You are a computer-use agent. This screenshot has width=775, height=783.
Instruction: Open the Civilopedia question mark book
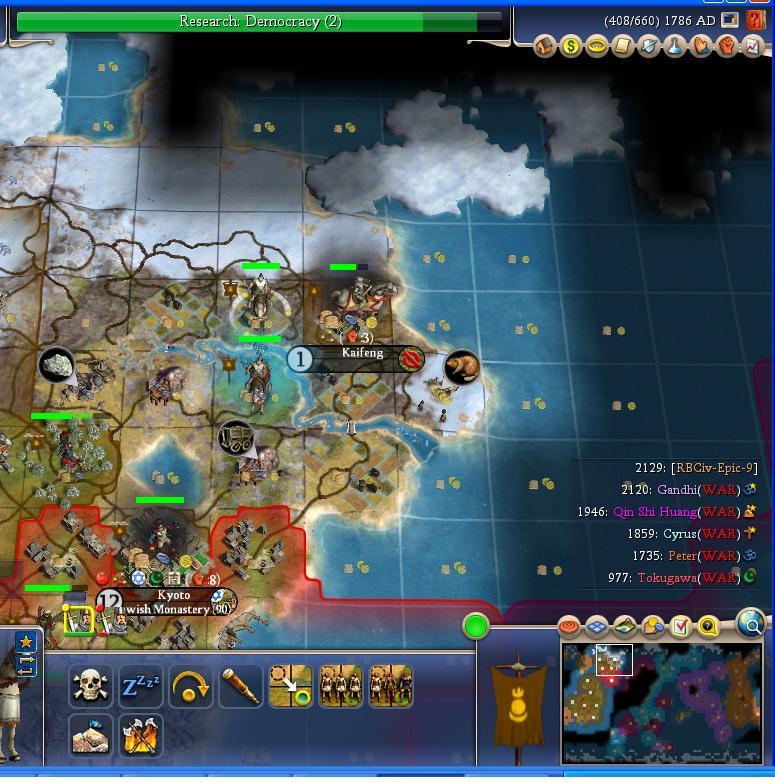(x=756, y=20)
